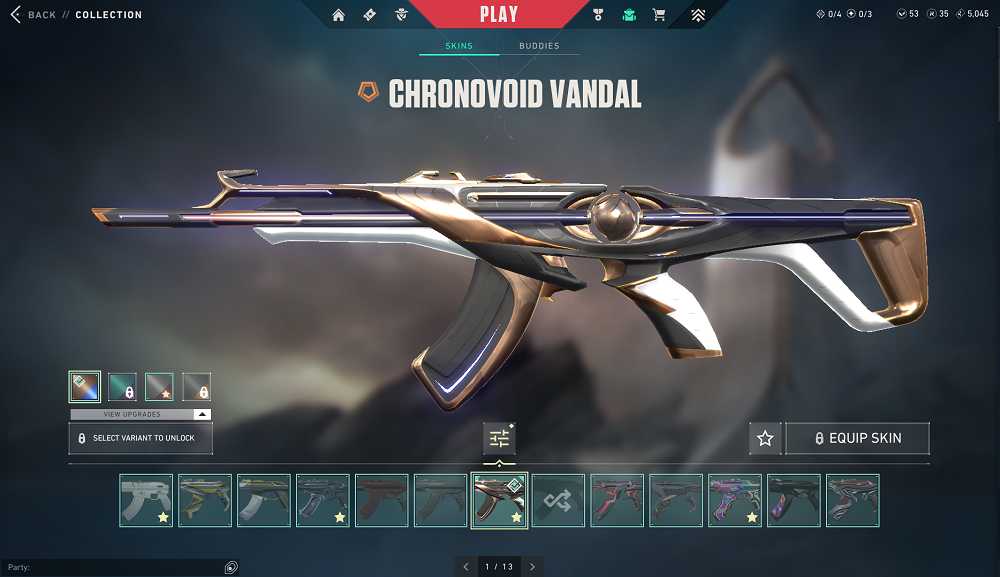
Task: Equip the Chronovoid Vandal skin
Action: (857, 438)
